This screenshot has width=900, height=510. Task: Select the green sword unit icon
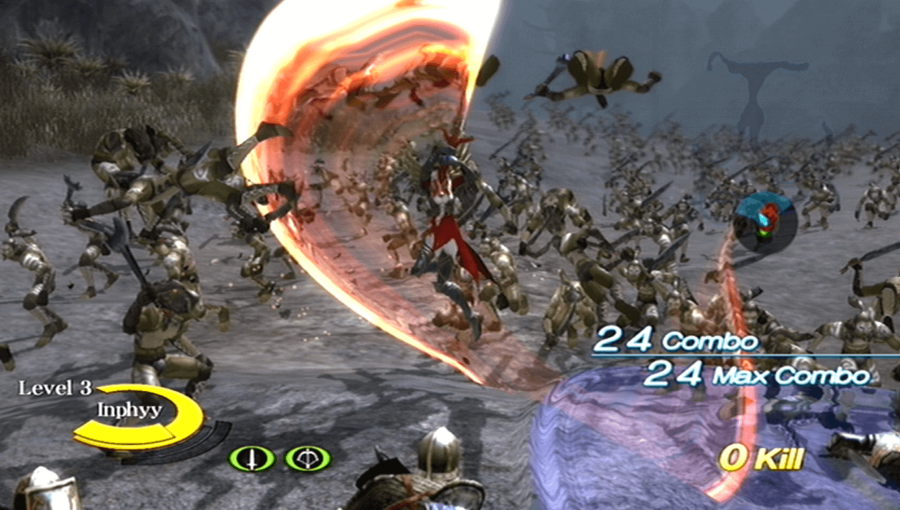[252, 459]
